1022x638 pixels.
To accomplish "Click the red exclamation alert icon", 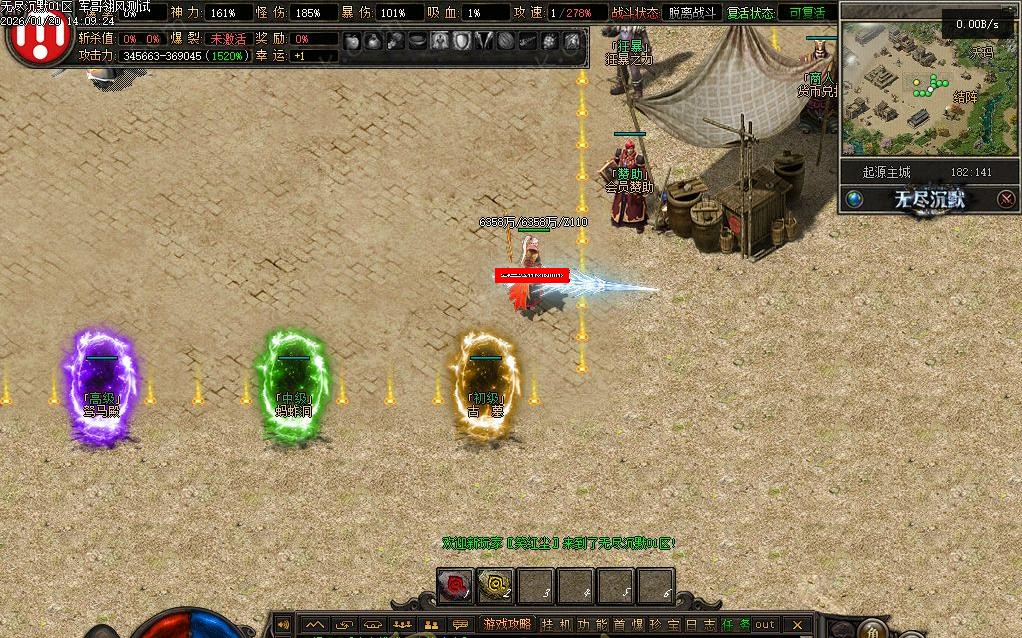I will 36,35.
